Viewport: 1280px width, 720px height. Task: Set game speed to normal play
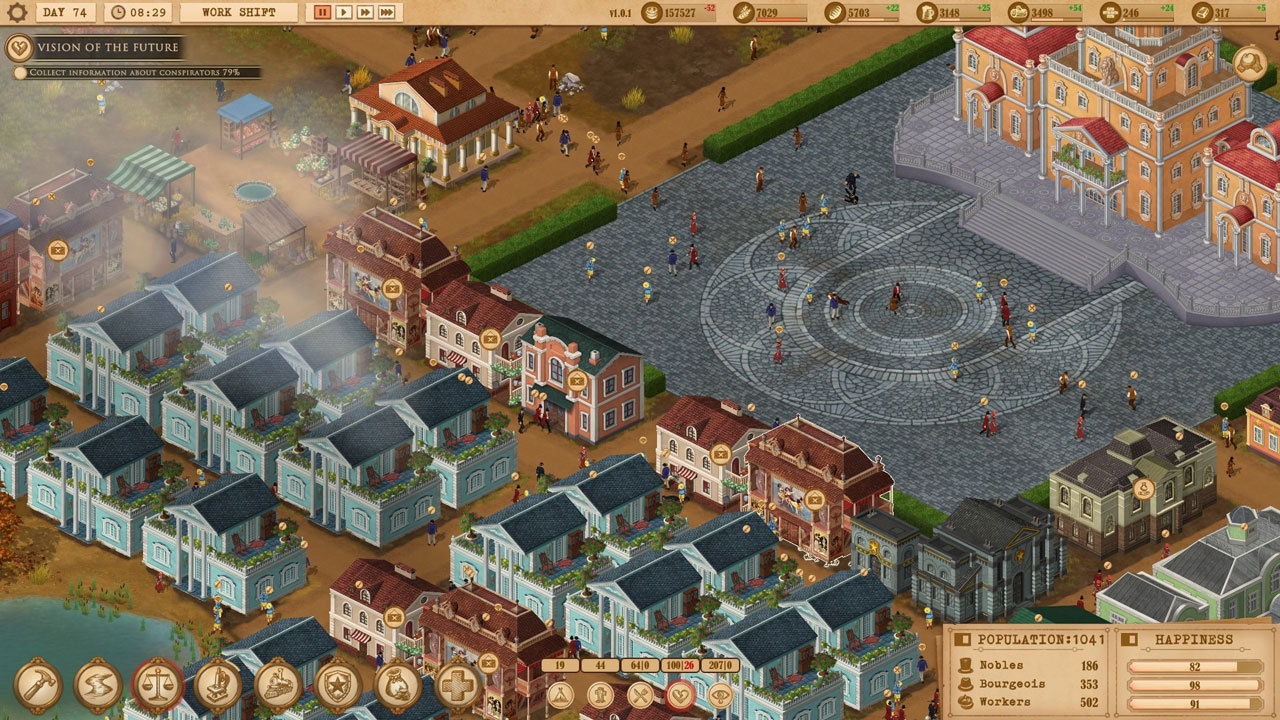(344, 13)
